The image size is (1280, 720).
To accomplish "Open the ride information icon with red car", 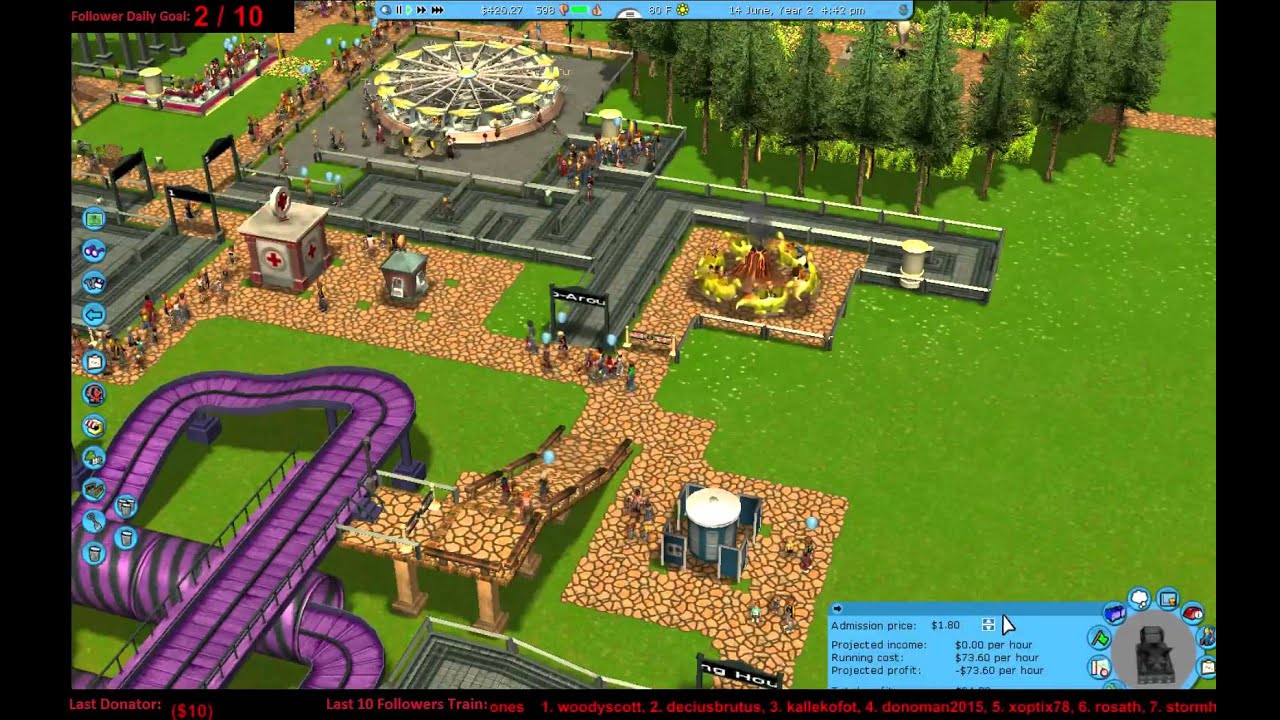I will pyautogui.click(x=1192, y=613).
